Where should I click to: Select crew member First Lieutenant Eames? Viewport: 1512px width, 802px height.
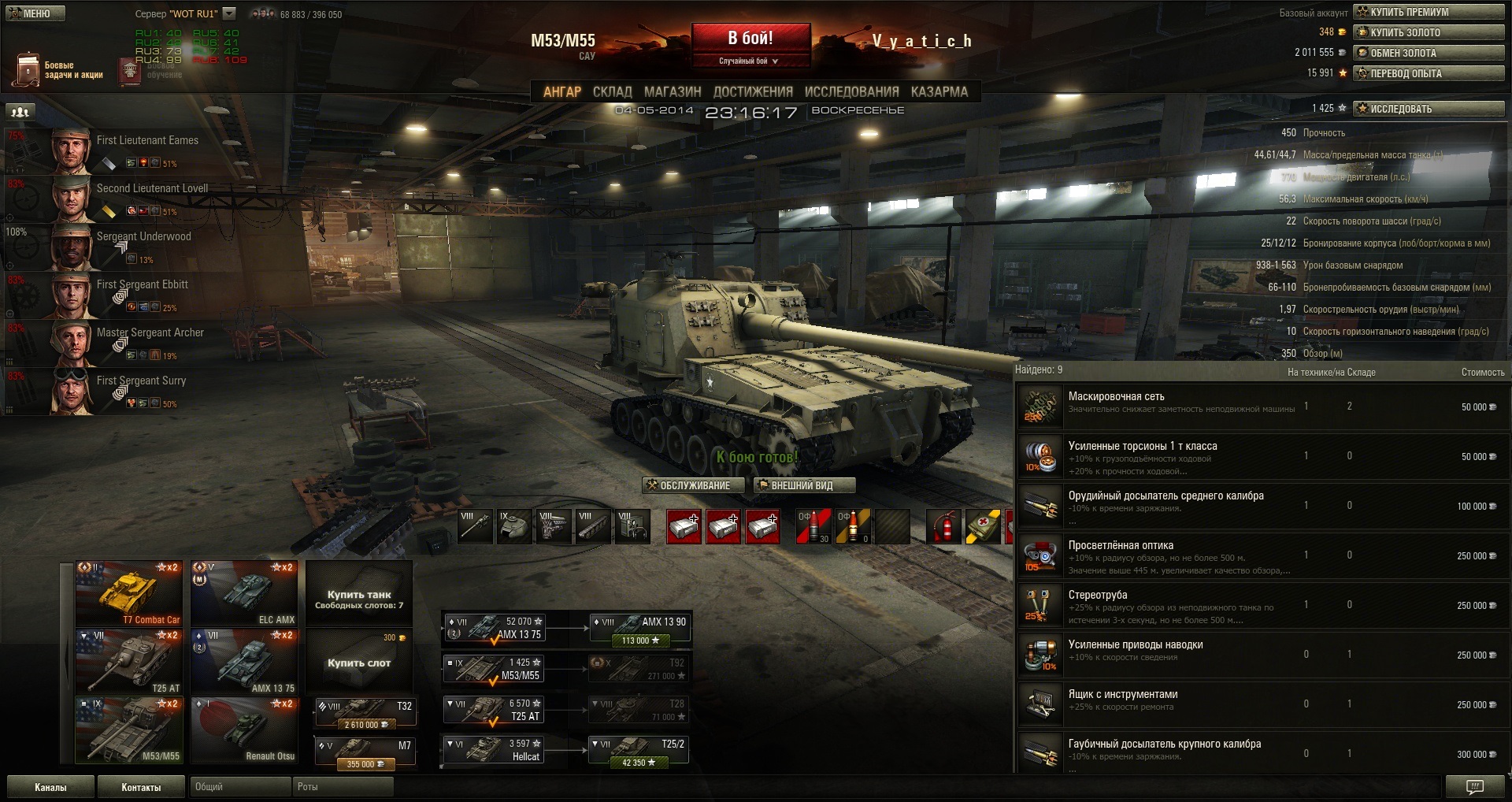[x=147, y=141]
